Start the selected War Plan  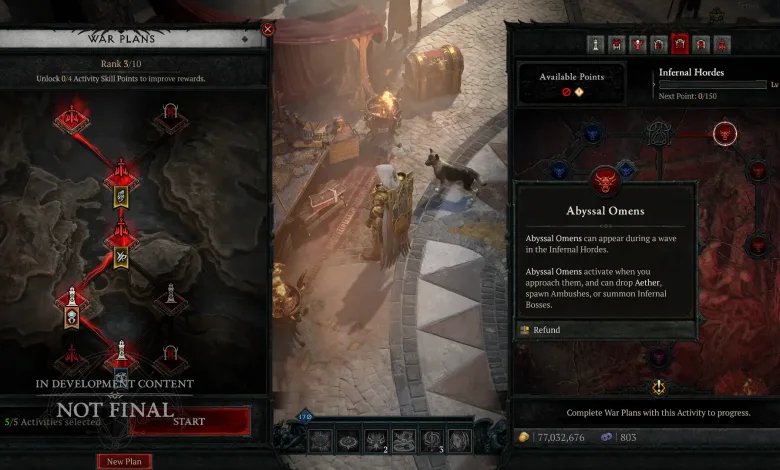189,422
